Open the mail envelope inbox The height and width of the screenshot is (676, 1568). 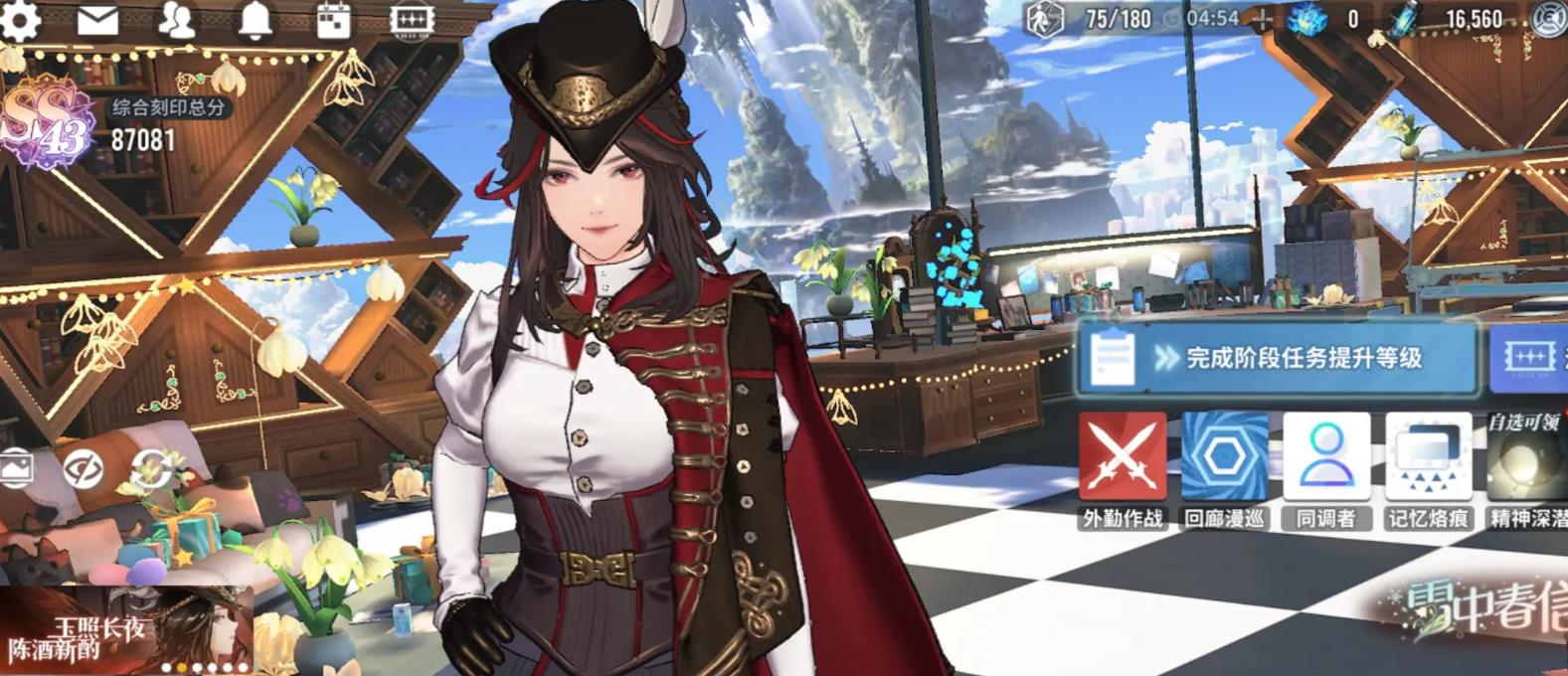[x=97, y=20]
